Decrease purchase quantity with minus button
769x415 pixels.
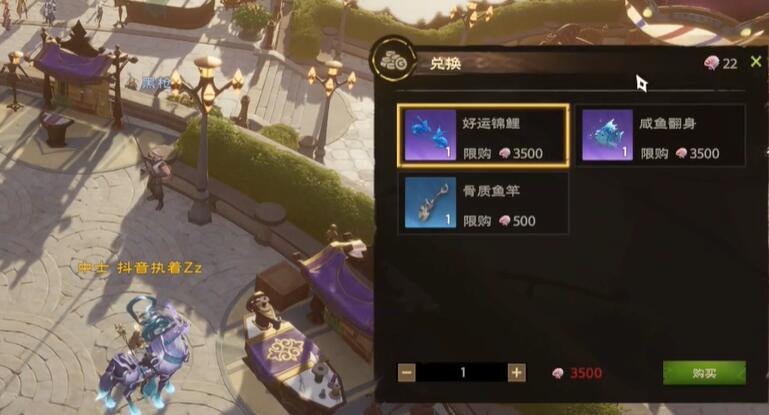(407, 372)
